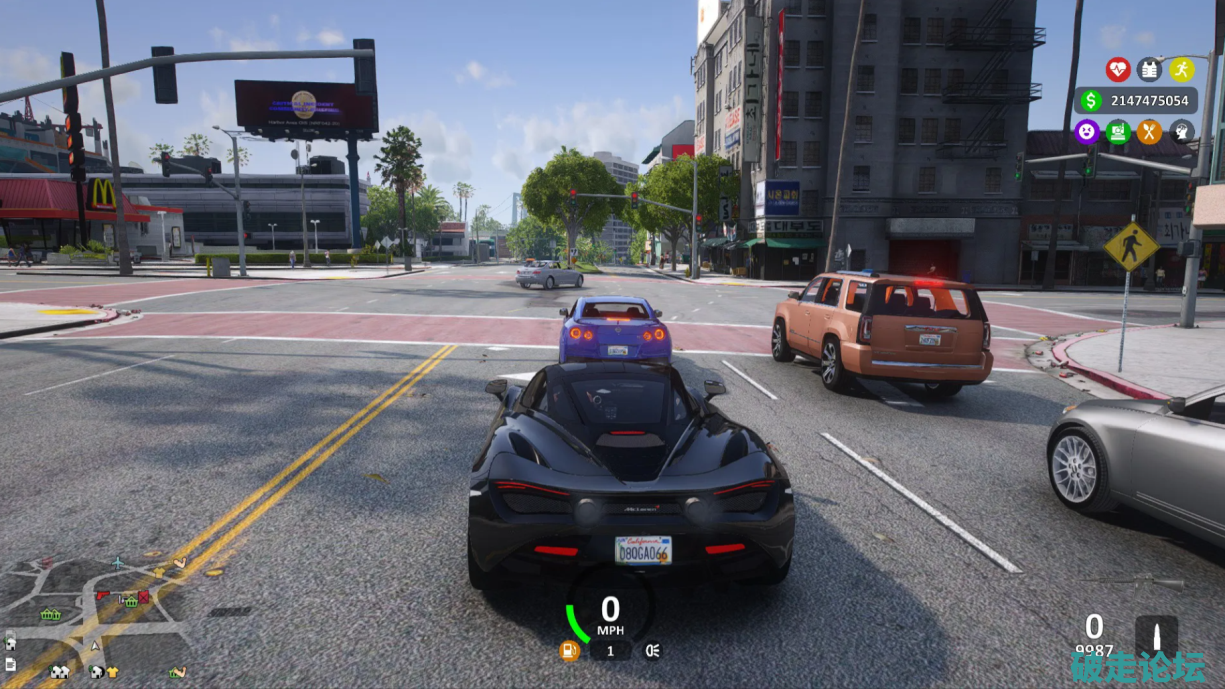Select the airplane marker on the minimap
The width and height of the screenshot is (1225, 689).
point(118,561)
